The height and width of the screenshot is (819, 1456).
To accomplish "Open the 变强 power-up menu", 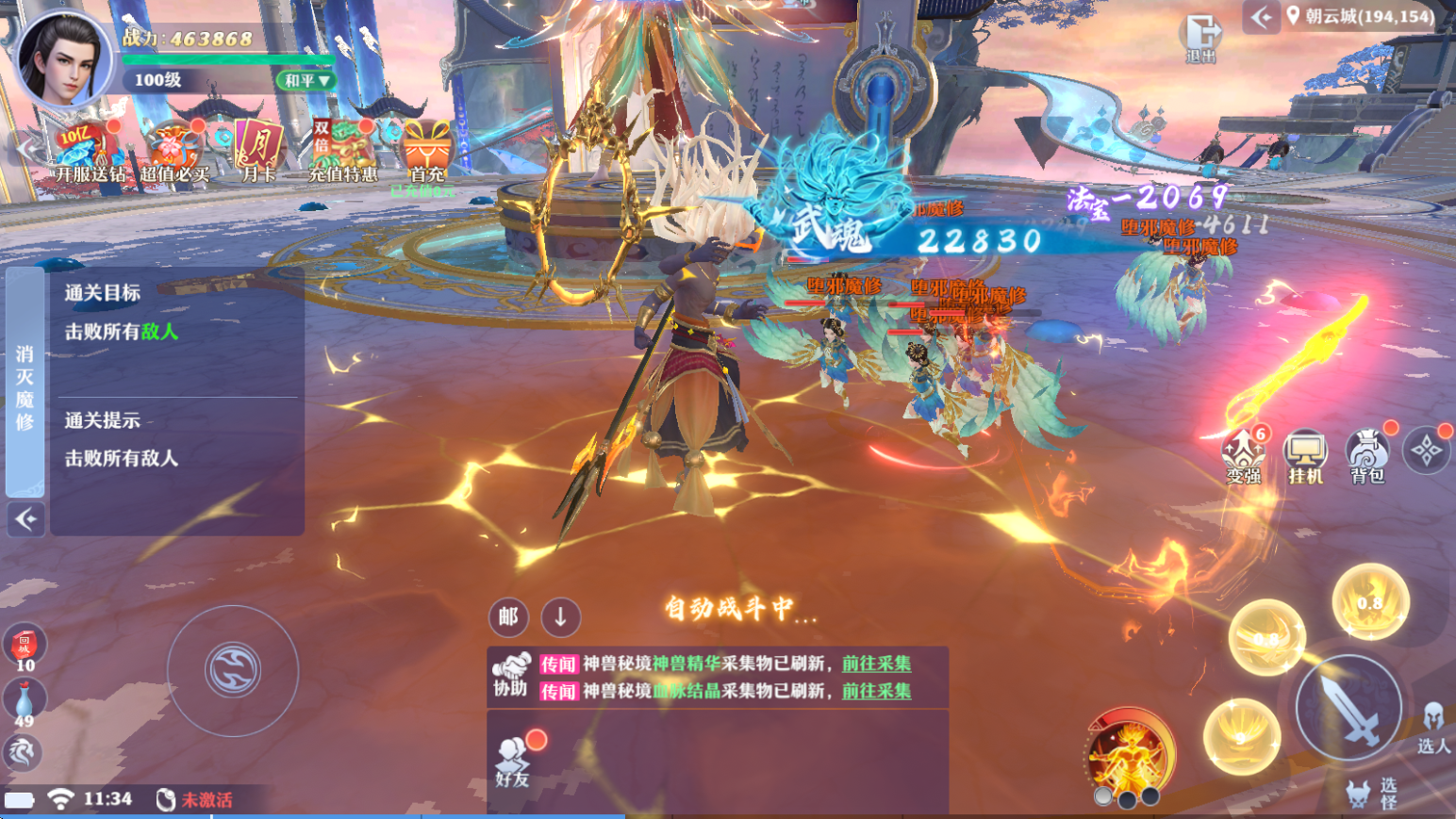I will tap(1244, 455).
